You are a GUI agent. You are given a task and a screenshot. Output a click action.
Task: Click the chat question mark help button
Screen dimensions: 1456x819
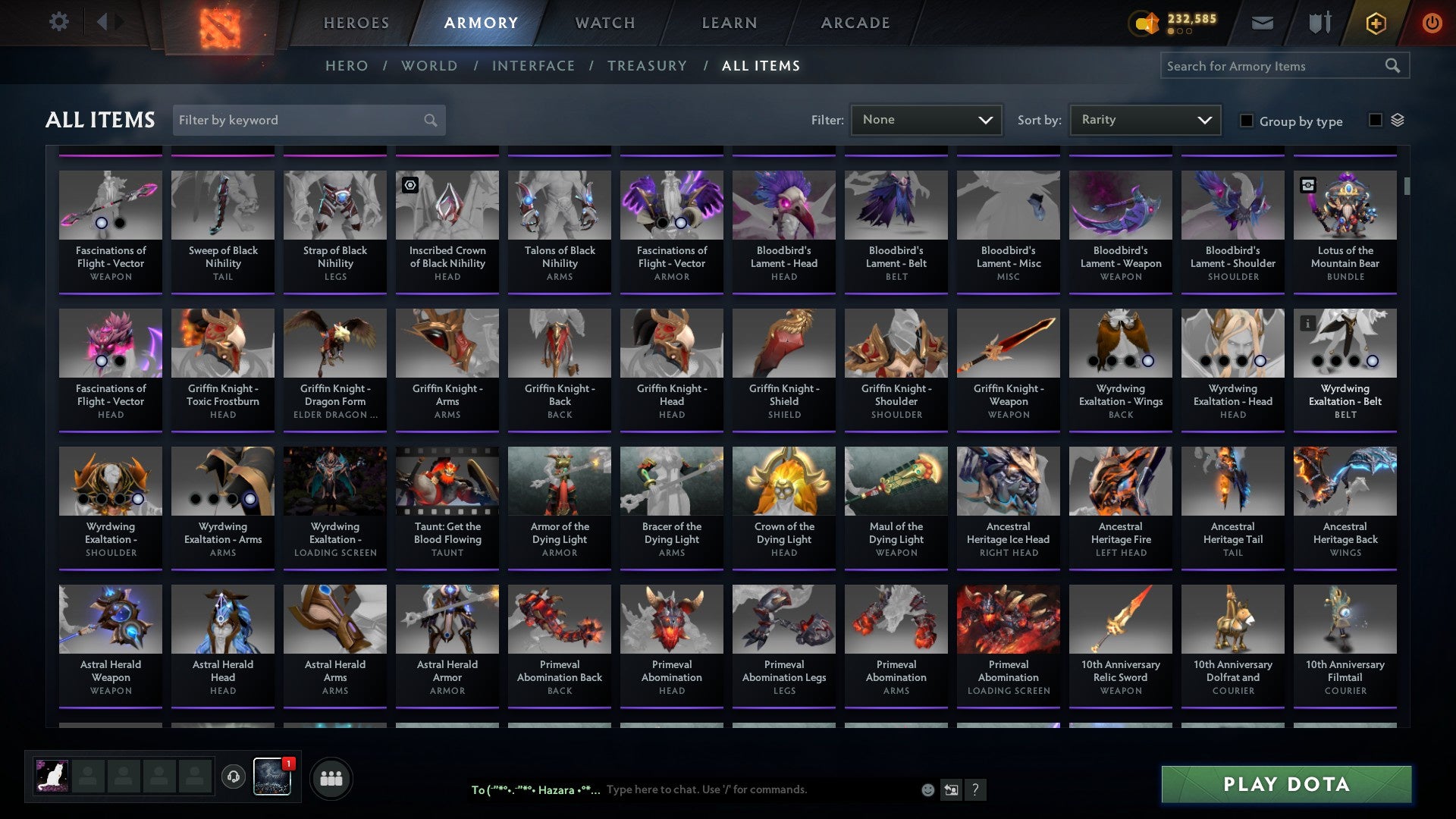975,790
